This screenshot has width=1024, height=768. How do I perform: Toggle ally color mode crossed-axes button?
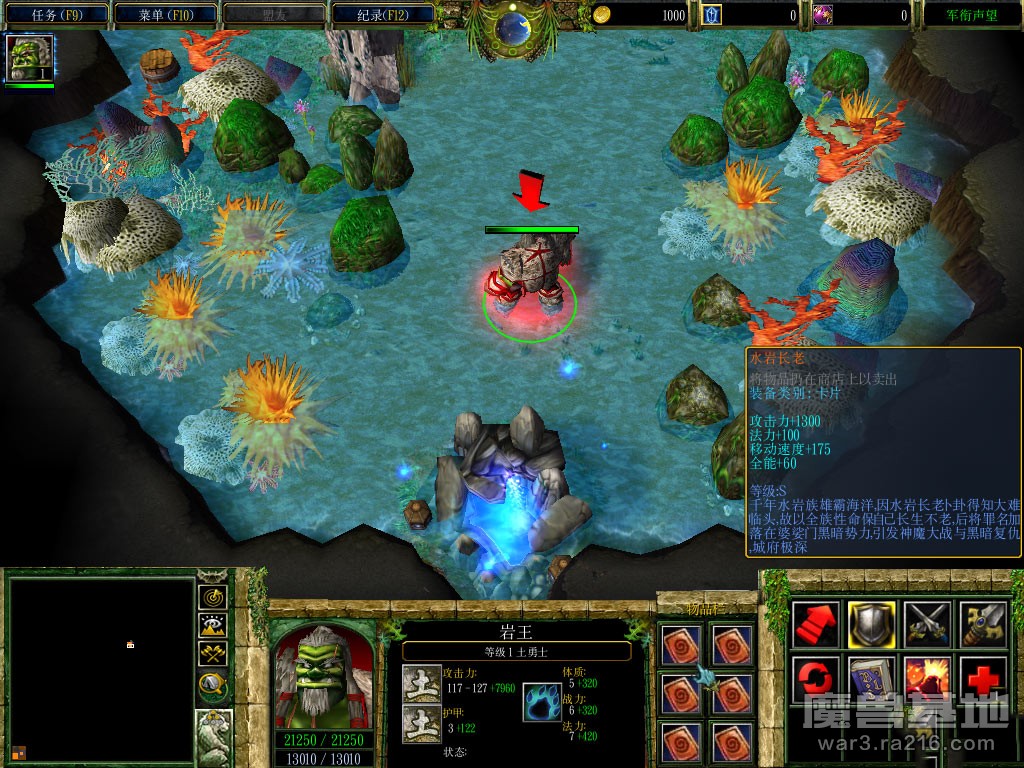[x=212, y=654]
